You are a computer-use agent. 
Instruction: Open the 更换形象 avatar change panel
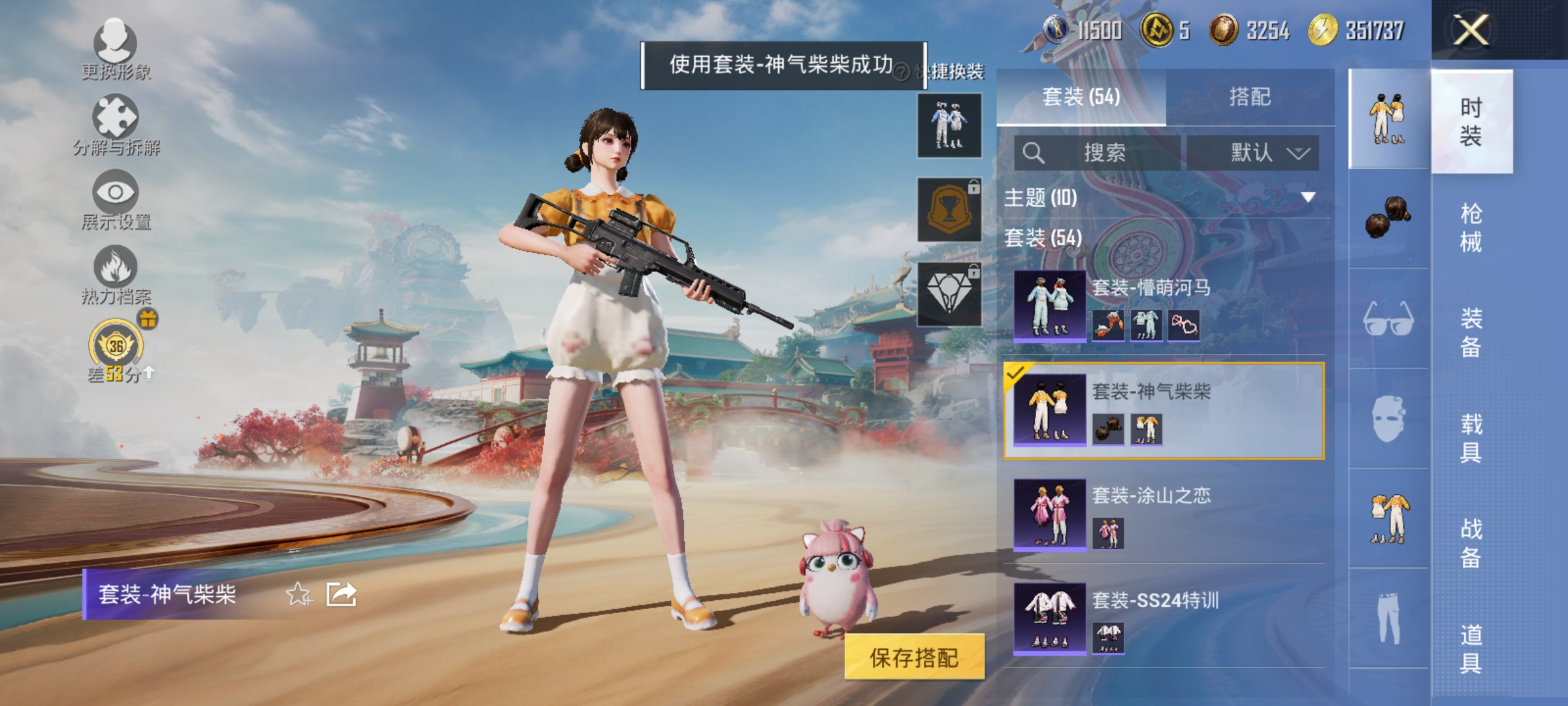pos(114,46)
